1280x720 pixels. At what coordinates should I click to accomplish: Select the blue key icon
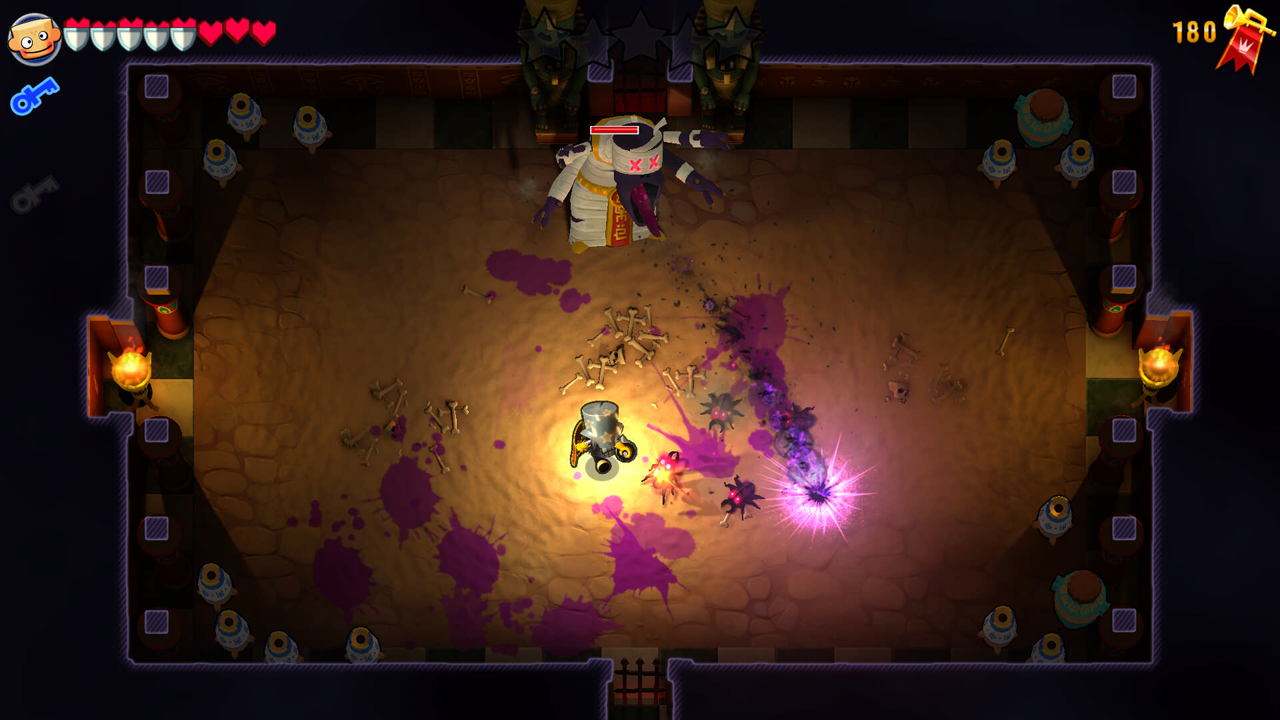click(x=34, y=97)
